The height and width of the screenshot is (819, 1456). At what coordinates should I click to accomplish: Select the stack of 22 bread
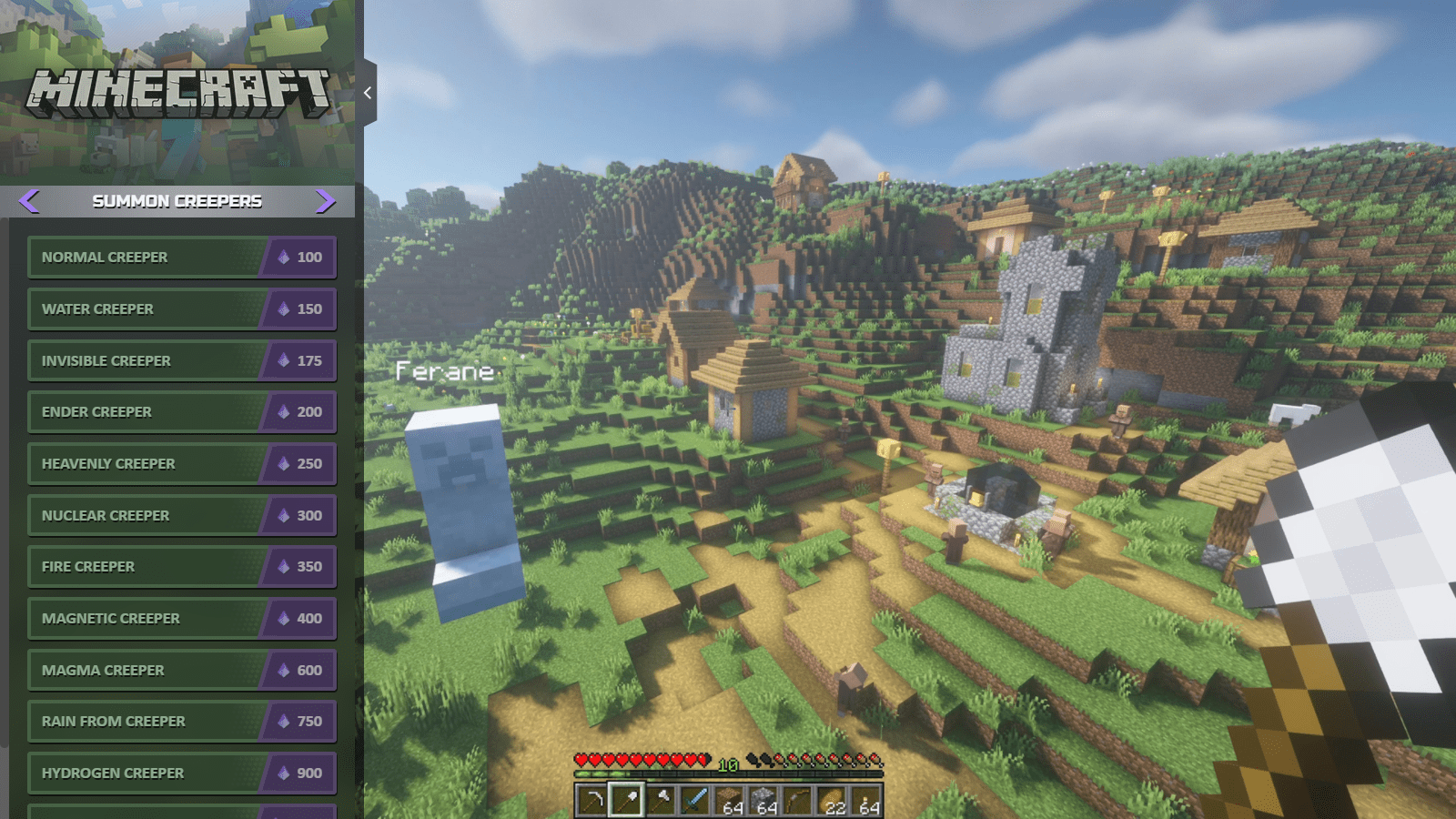[x=834, y=801]
